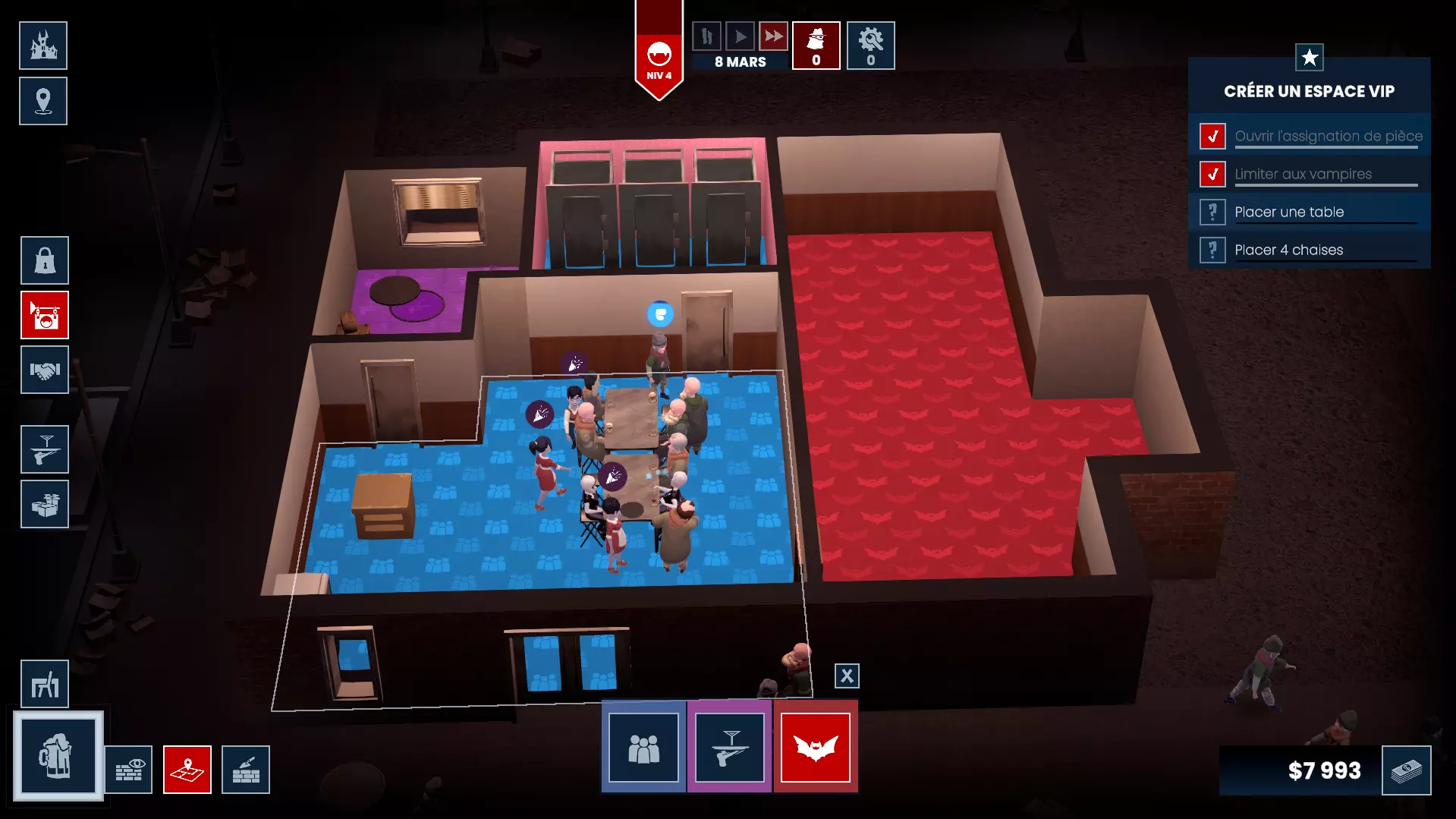Open the map location pin
1456x819 pixels.
coord(43,101)
